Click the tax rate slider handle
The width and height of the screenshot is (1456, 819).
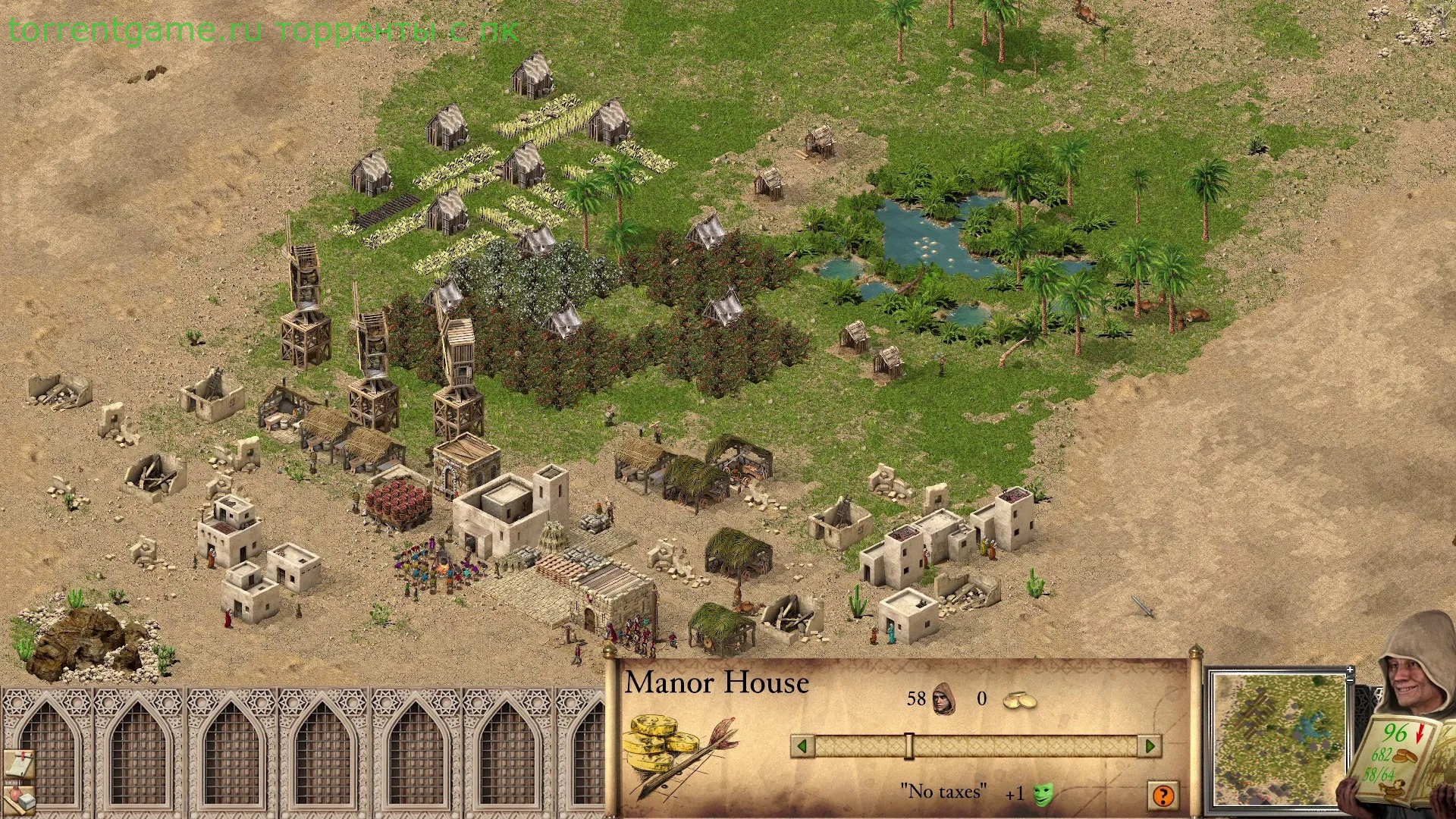click(x=908, y=746)
